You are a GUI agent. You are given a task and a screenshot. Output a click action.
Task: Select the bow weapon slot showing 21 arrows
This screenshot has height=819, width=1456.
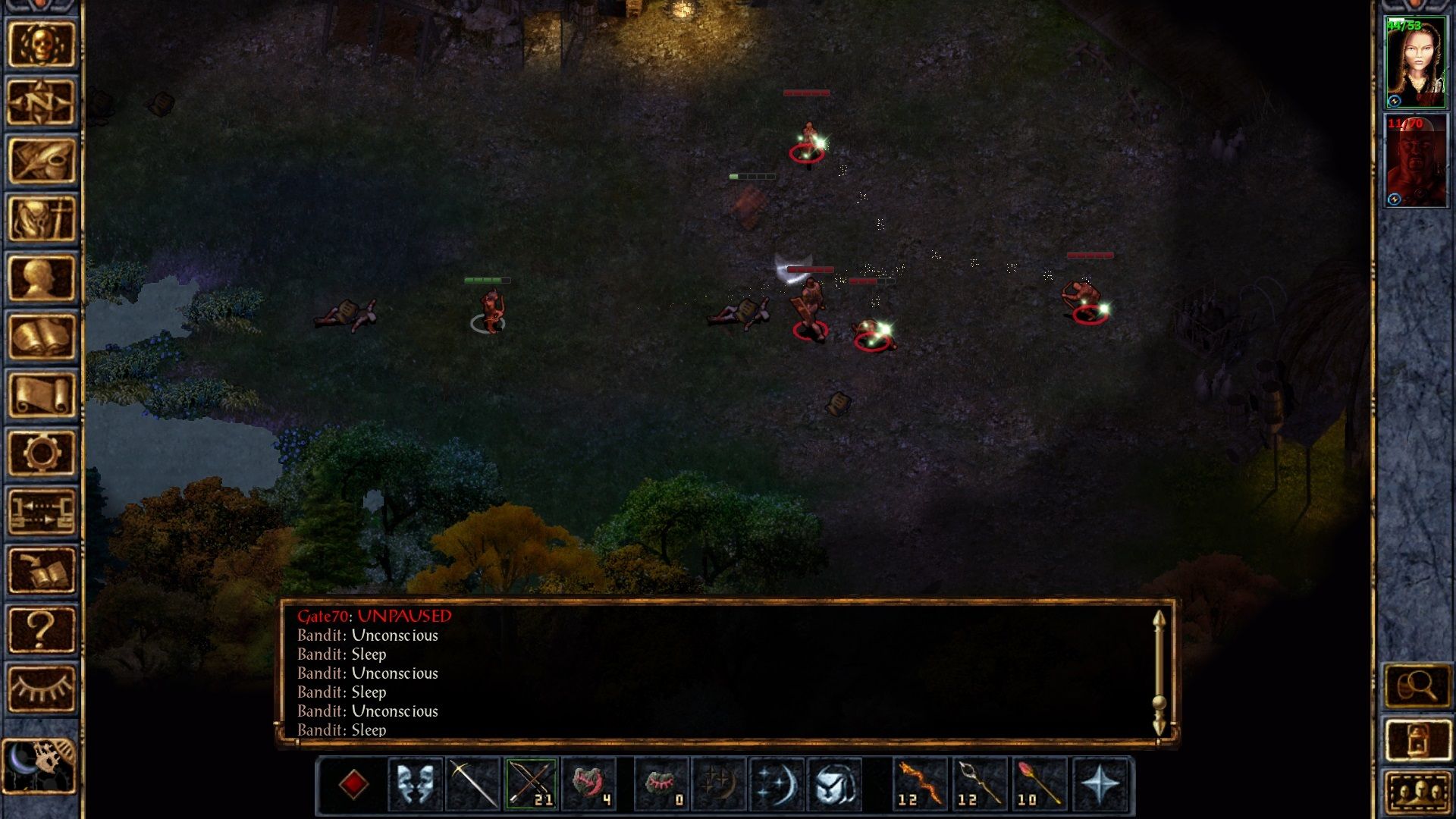(529, 783)
